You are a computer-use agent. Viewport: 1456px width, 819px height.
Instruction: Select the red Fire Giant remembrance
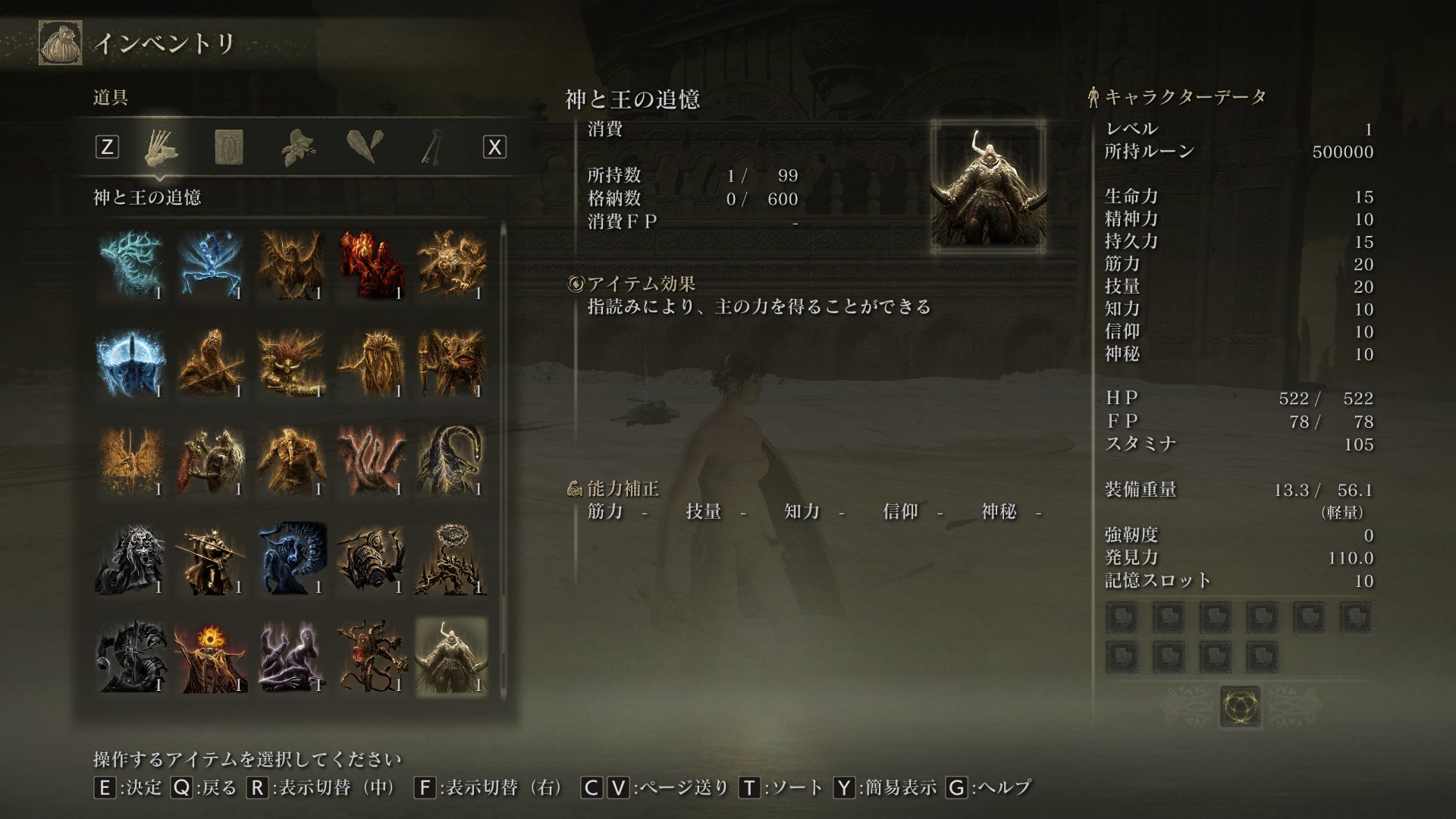click(371, 265)
